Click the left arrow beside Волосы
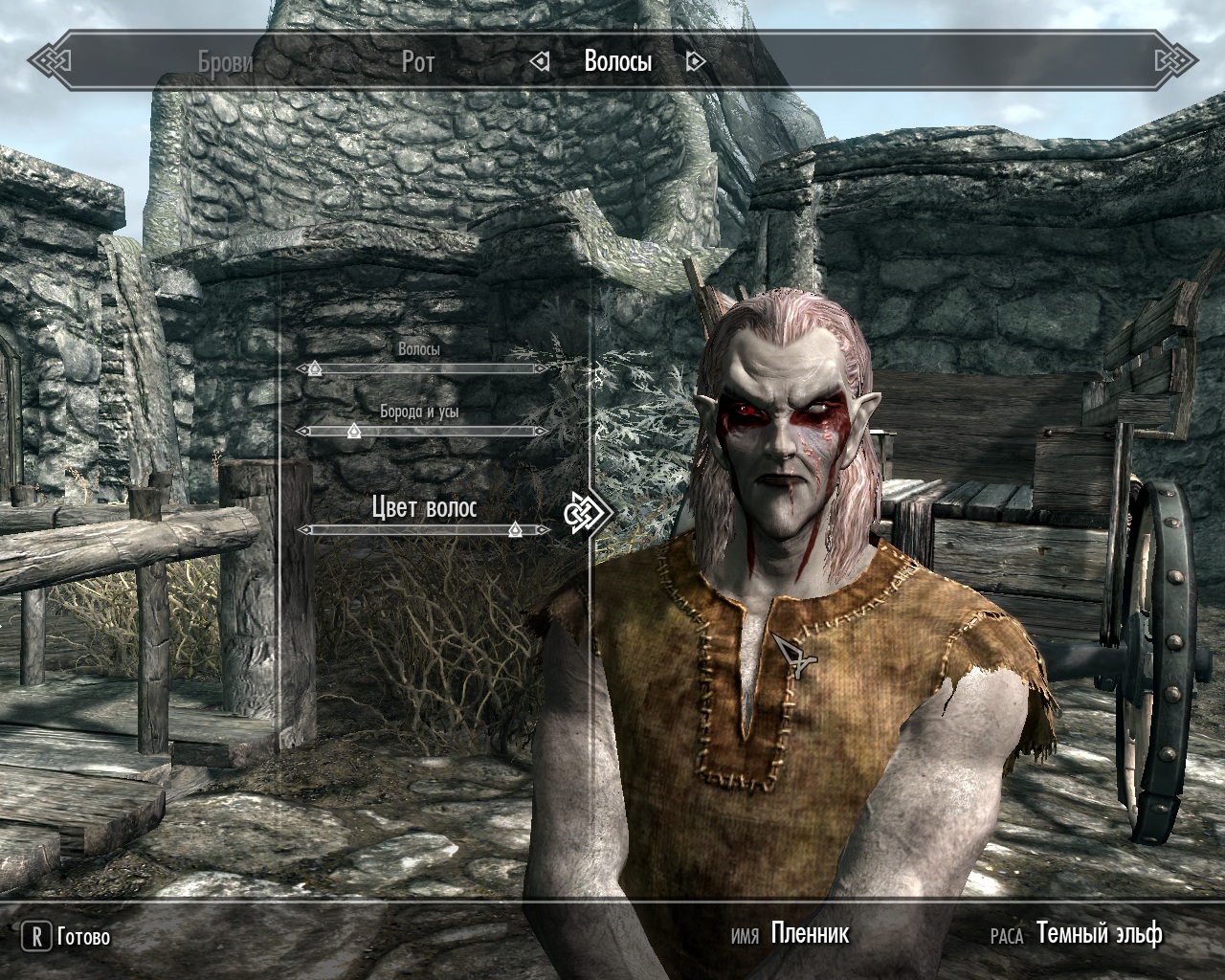Screen dimensions: 1225x980 point(541,62)
